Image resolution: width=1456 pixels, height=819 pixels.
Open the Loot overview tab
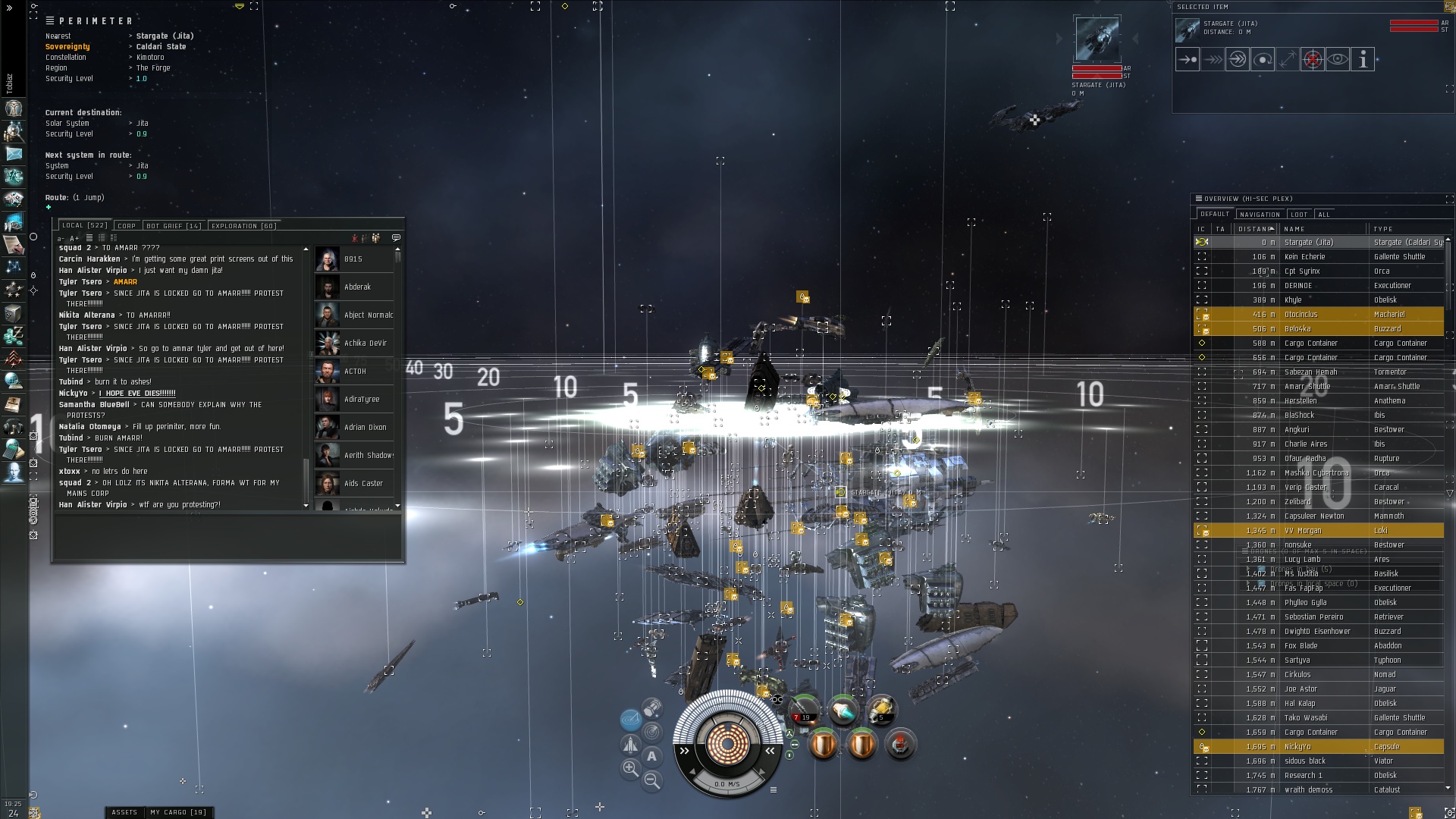[1299, 215]
